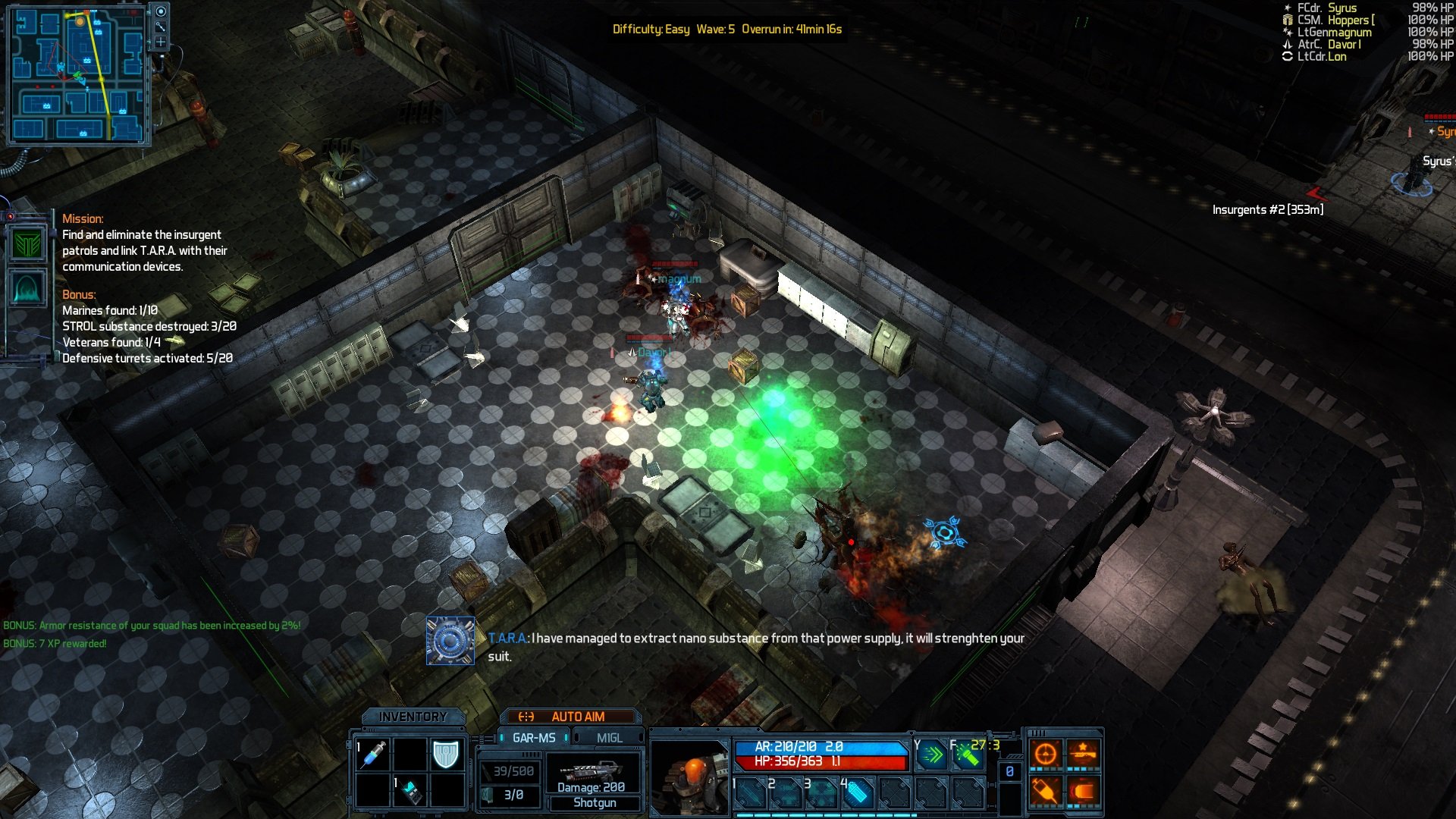Switch to the MIGL weapon tab
The width and height of the screenshot is (1456, 819).
coord(609,738)
